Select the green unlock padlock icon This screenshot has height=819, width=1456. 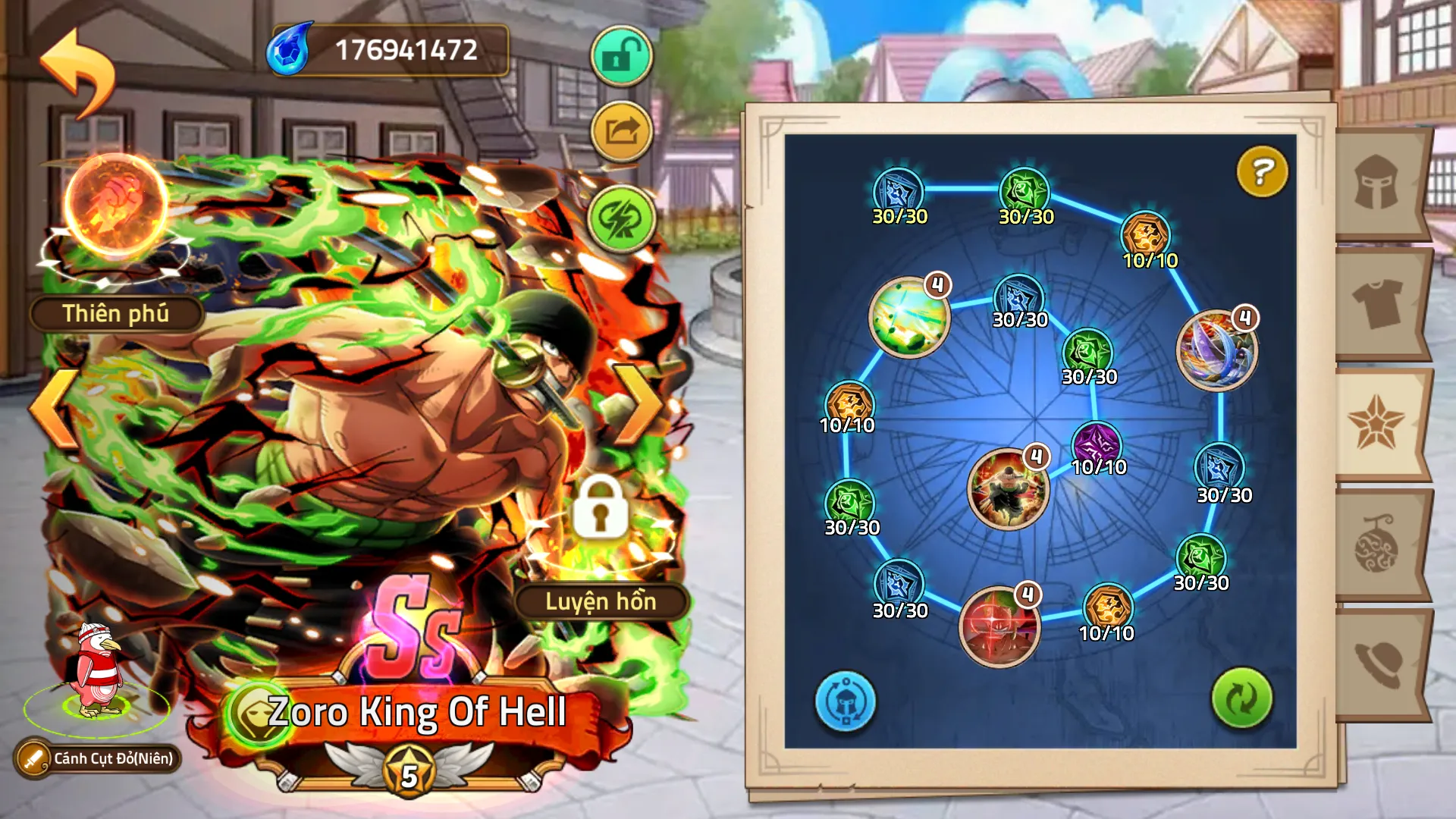pos(620,56)
